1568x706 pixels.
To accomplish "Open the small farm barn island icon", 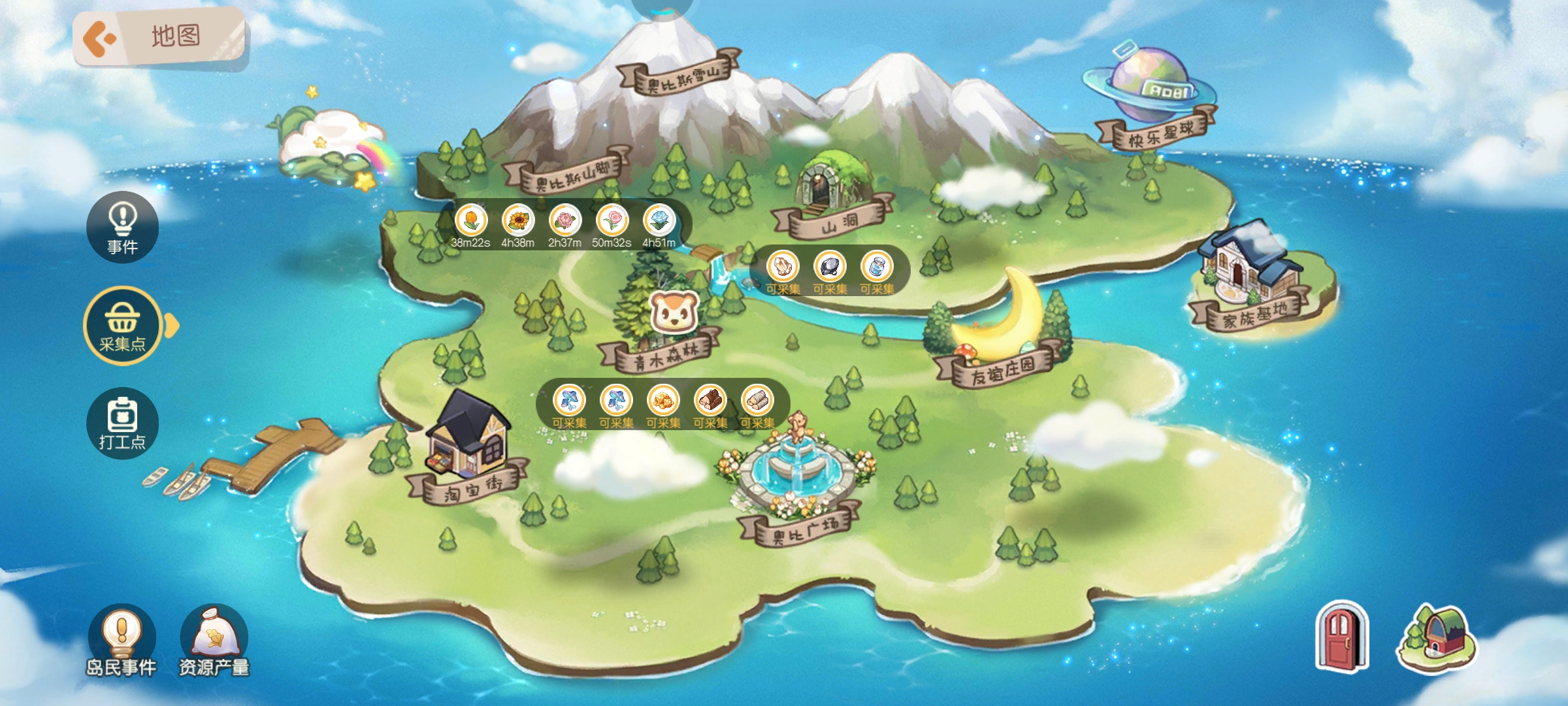I will pyautogui.click(x=1436, y=639).
